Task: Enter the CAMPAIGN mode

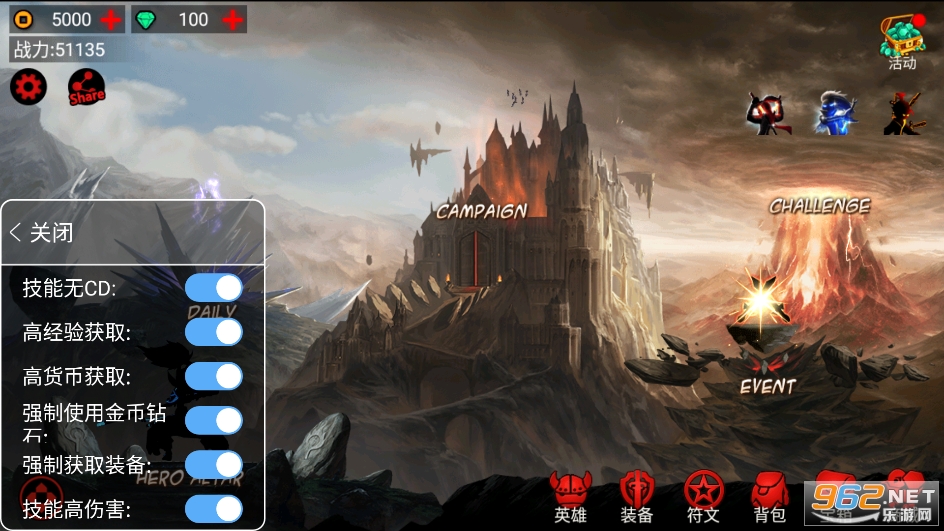Action: [481, 211]
